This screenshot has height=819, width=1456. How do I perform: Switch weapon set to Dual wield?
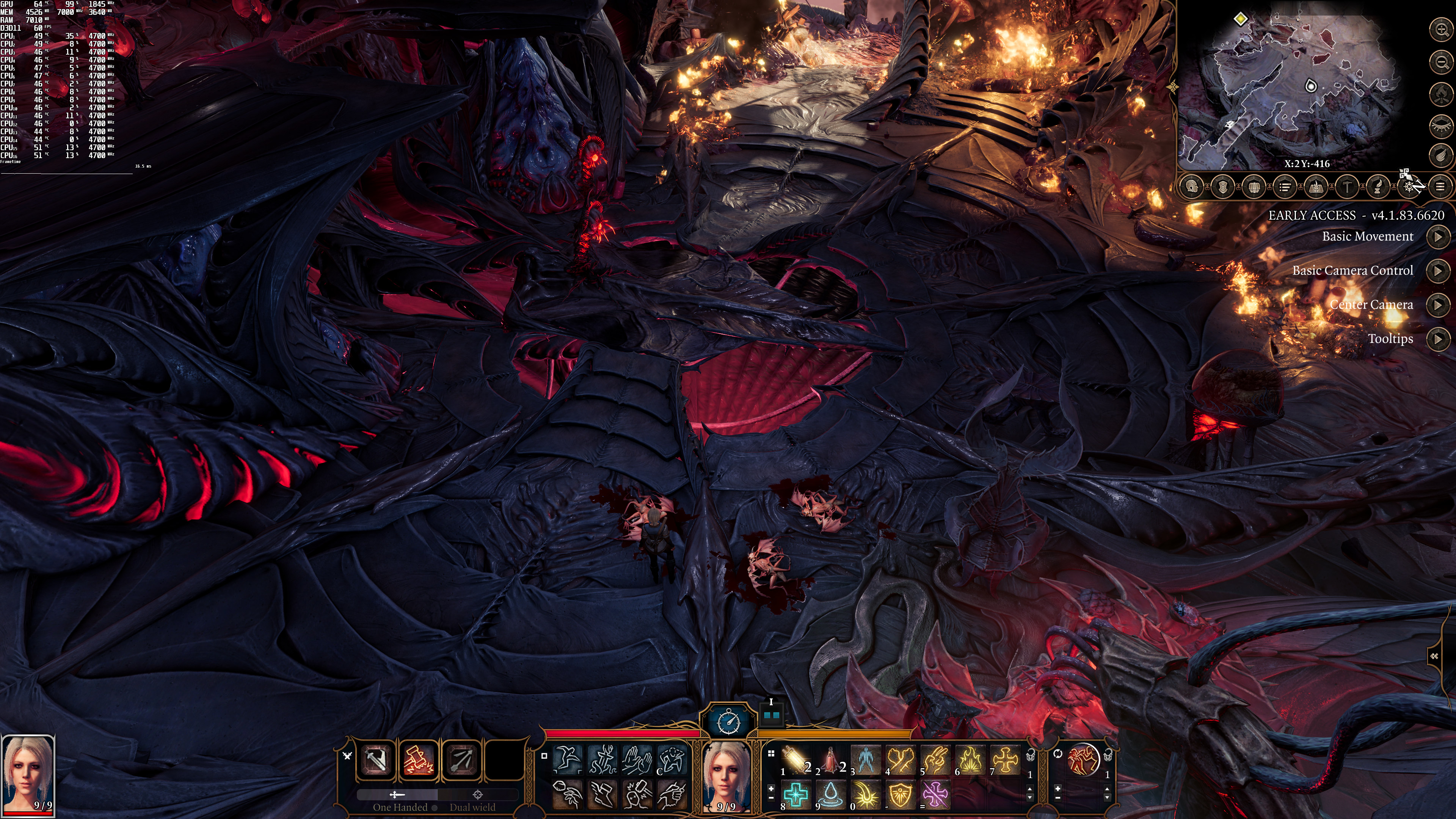(x=472, y=807)
